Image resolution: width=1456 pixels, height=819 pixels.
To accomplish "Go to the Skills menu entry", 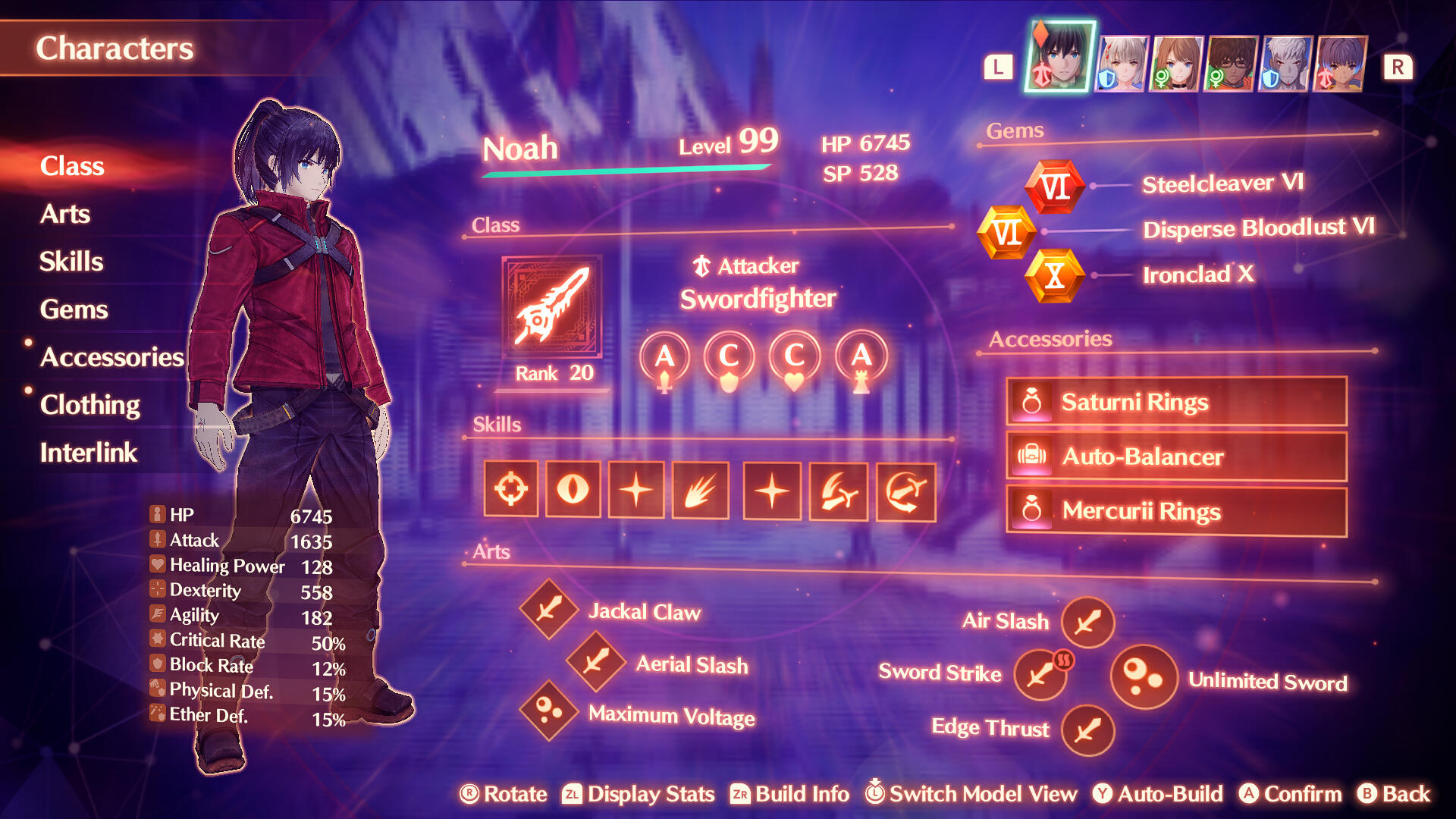I will [71, 262].
